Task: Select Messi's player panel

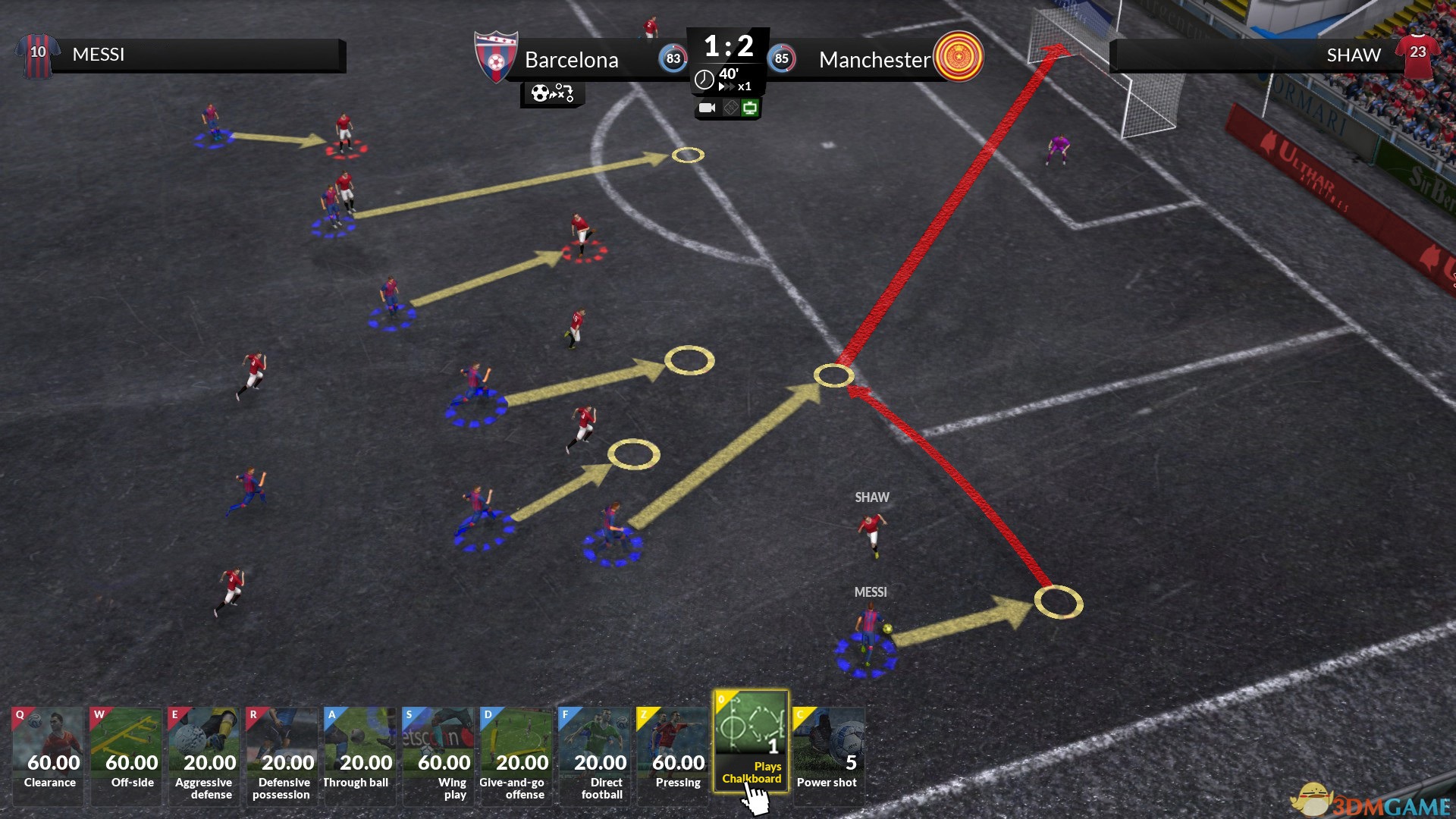Action: (182, 55)
